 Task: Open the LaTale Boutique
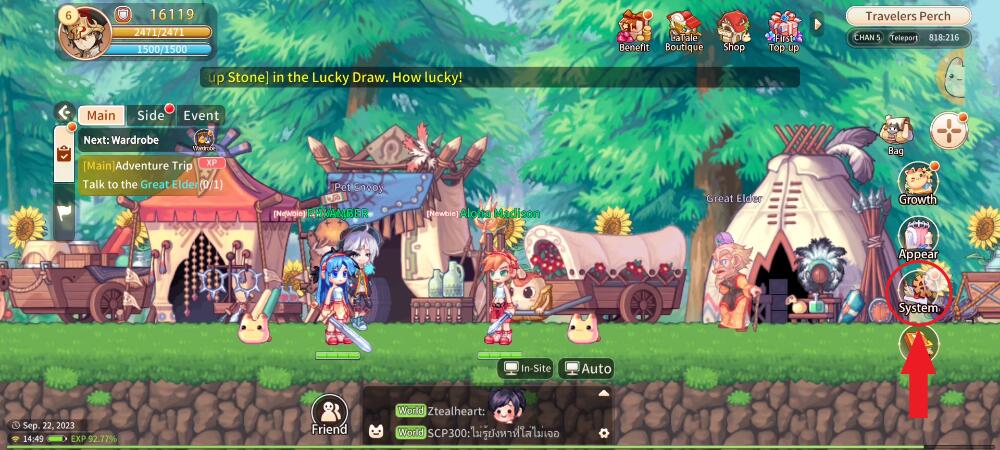click(684, 30)
